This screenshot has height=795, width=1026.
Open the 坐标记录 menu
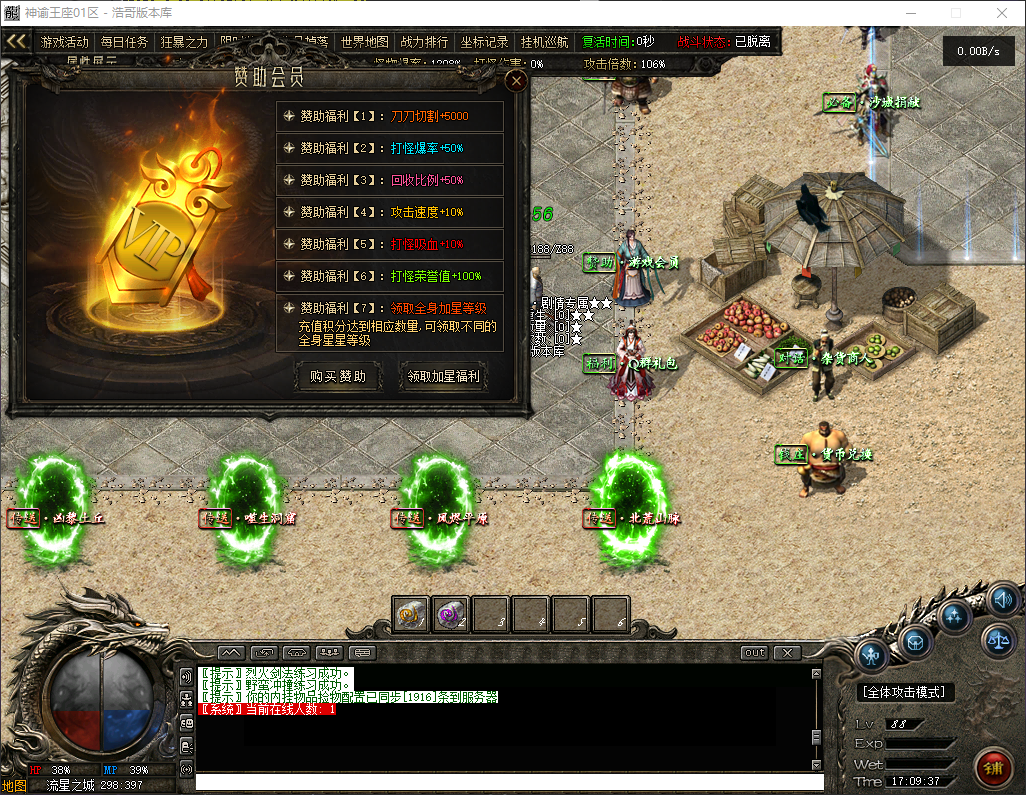tap(484, 42)
